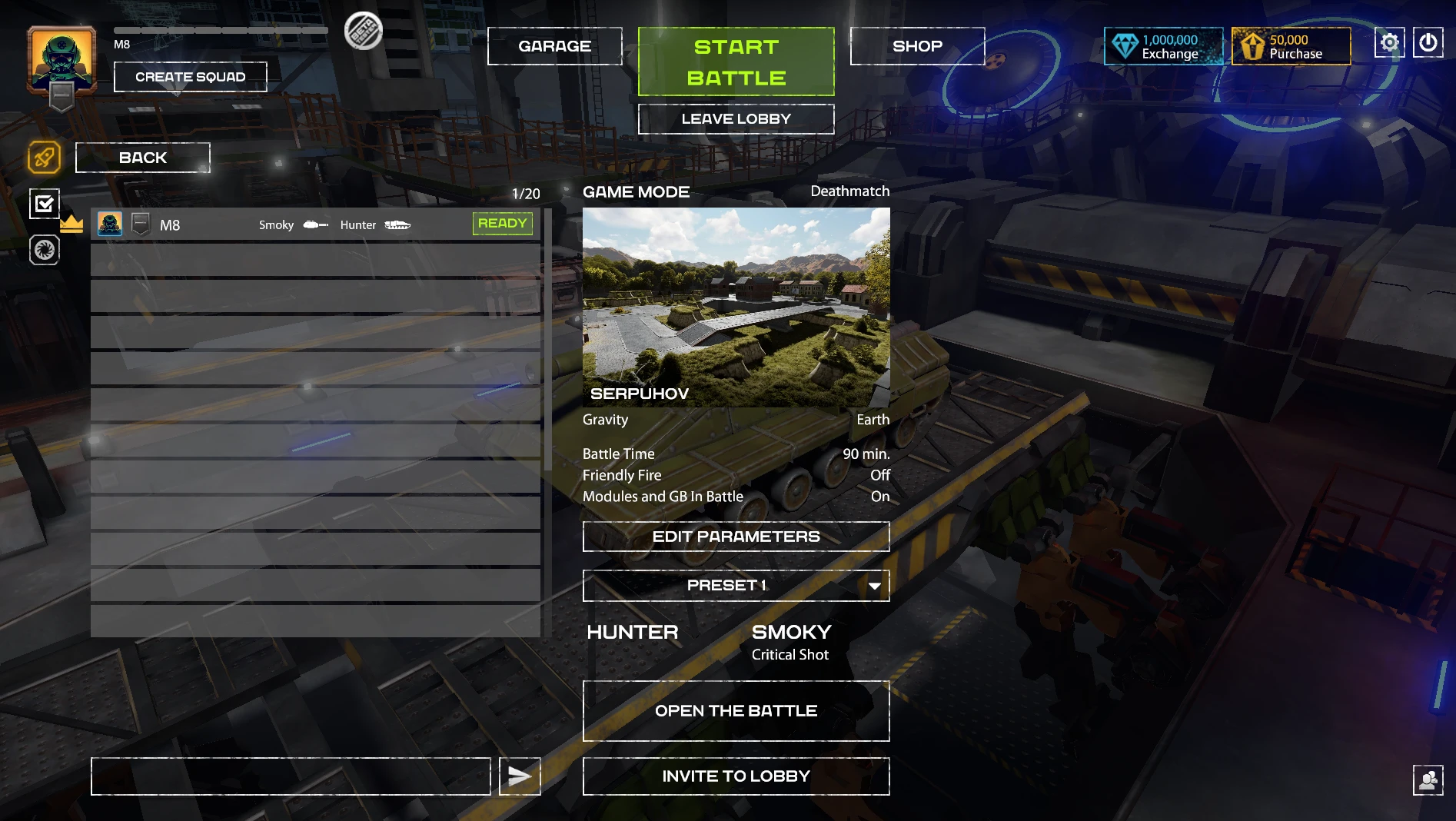Screen dimensions: 1456x821
Task: Click the chat message input field
Action: [x=291, y=776]
